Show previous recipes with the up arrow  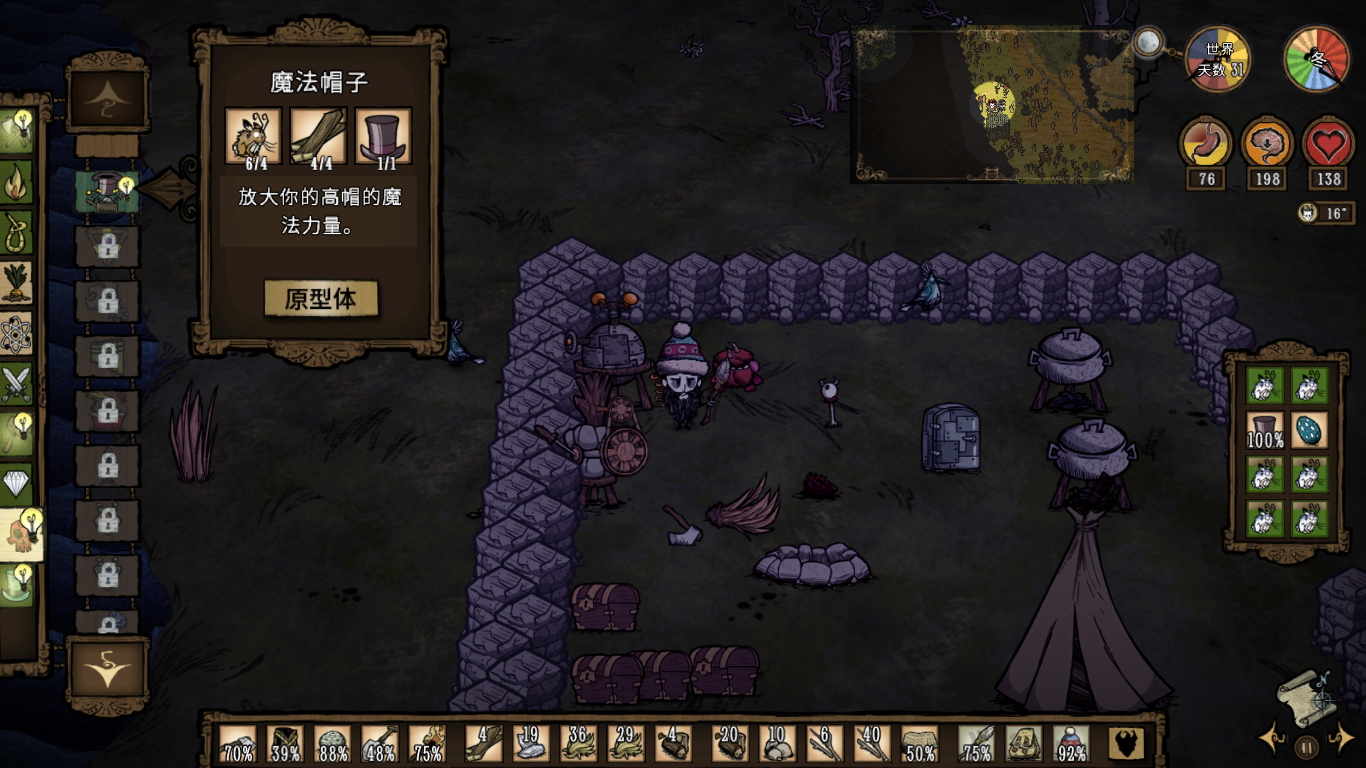tap(107, 100)
